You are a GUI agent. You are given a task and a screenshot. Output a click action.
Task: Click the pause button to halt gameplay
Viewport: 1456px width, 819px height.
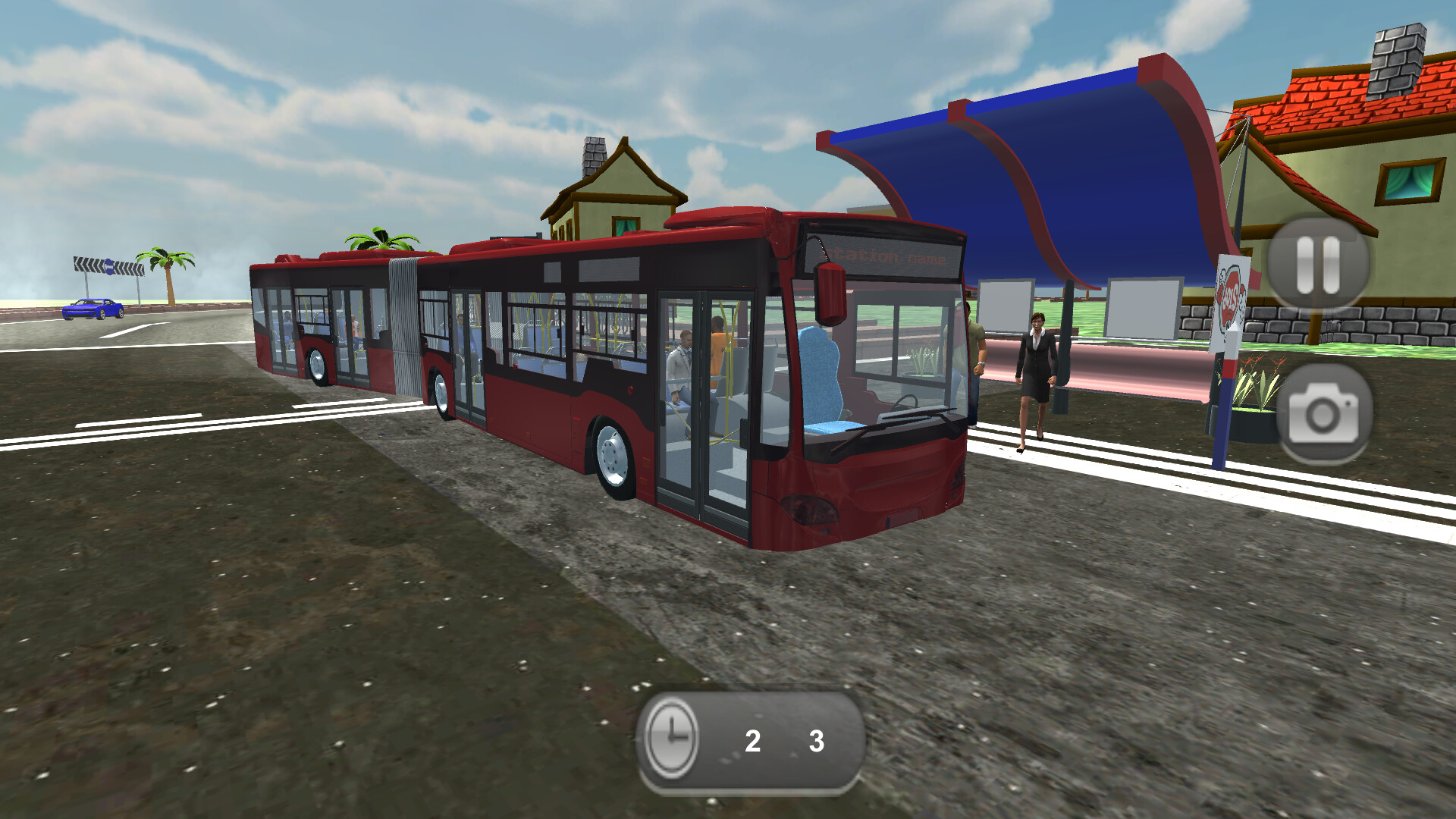click(x=1319, y=264)
